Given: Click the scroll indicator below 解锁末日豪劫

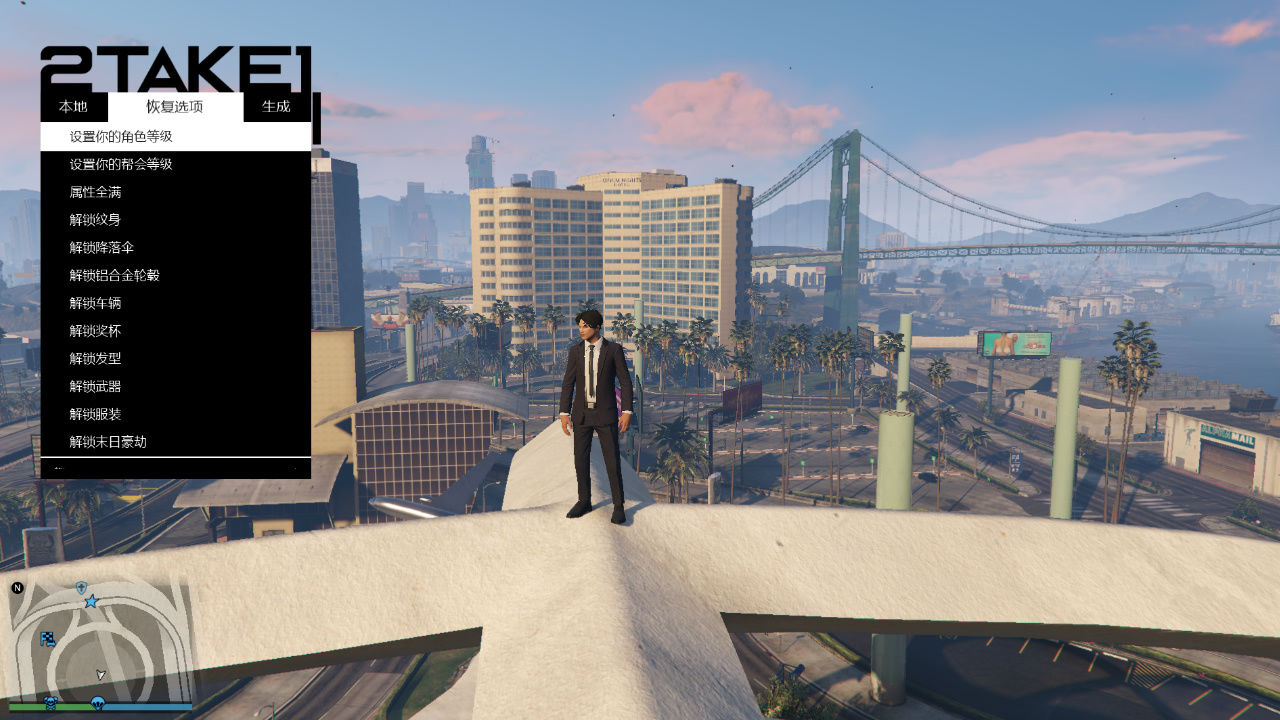Looking at the screenshot, I should pos(60,467).
